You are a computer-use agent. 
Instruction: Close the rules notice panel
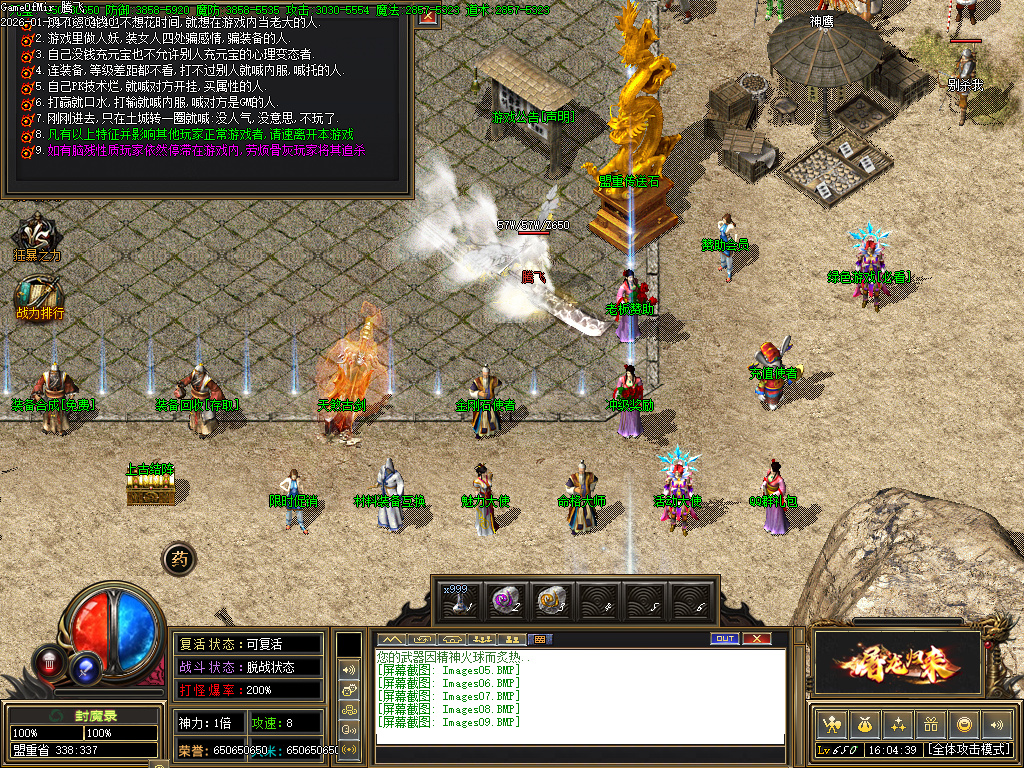click(x=429, y=17)
